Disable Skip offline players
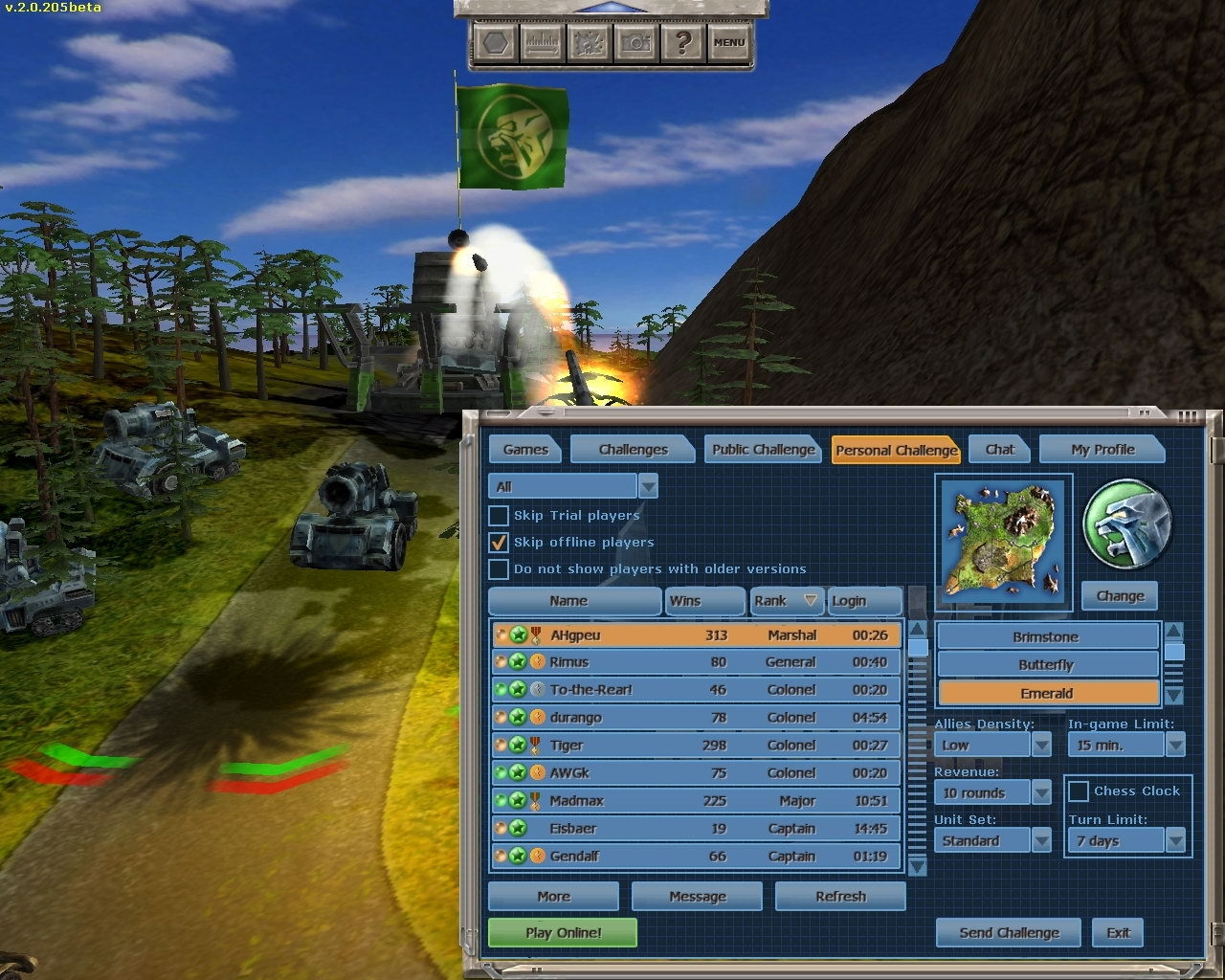This screenshot has width=1225, height=980. 499,542
